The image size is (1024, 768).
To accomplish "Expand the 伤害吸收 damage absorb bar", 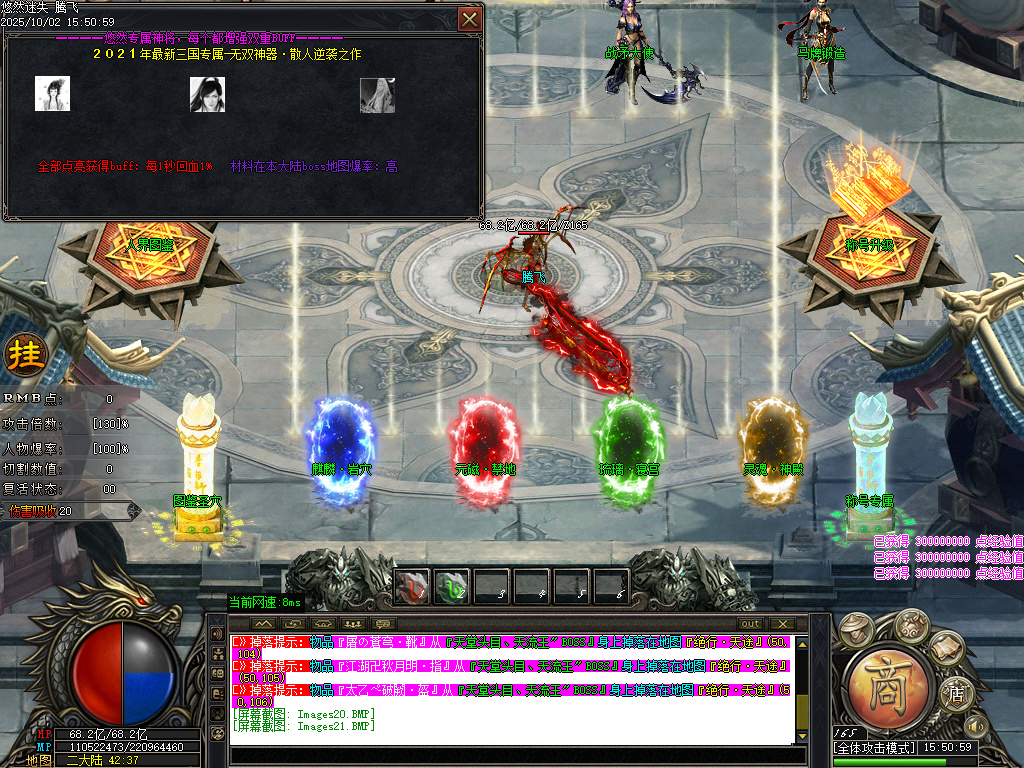I will [135, 511].
